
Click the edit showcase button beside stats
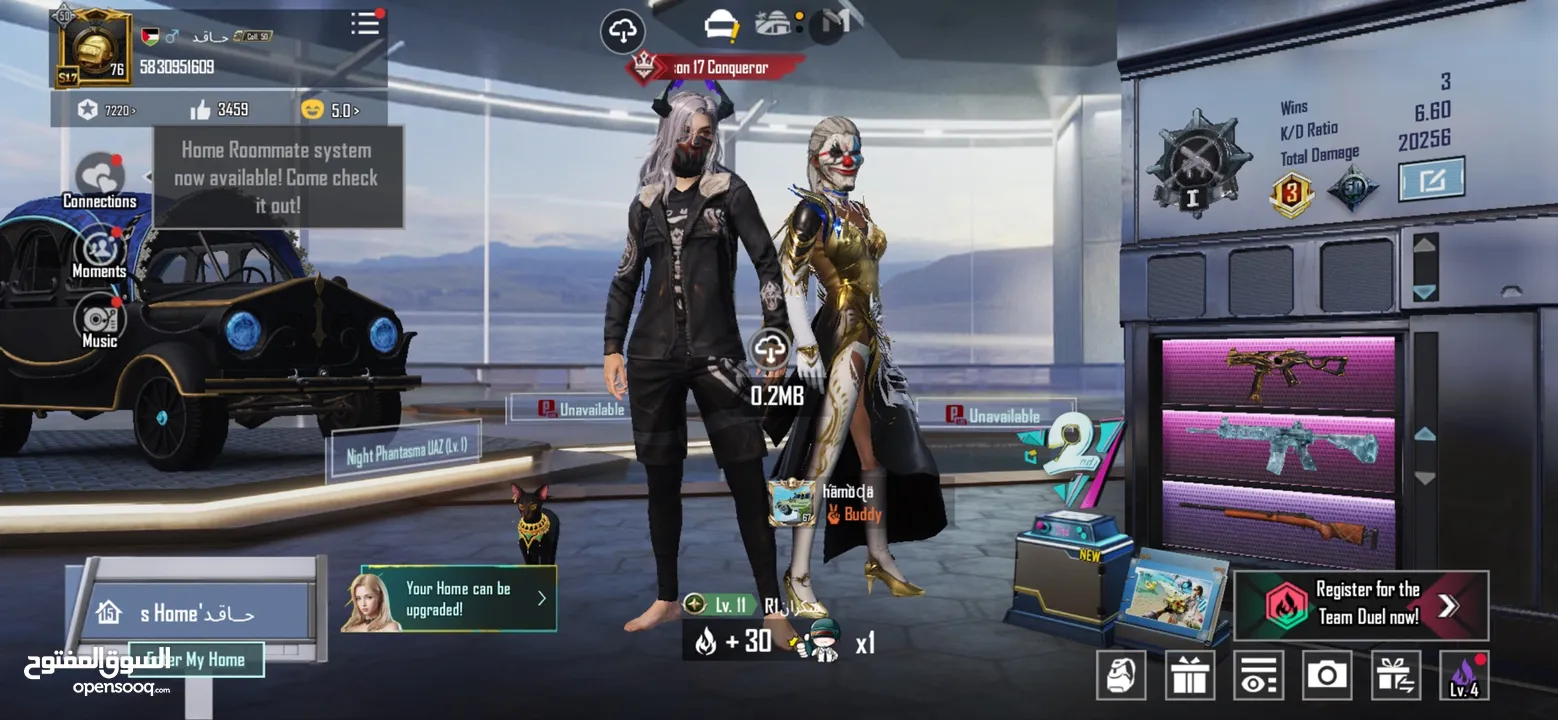1431,180
